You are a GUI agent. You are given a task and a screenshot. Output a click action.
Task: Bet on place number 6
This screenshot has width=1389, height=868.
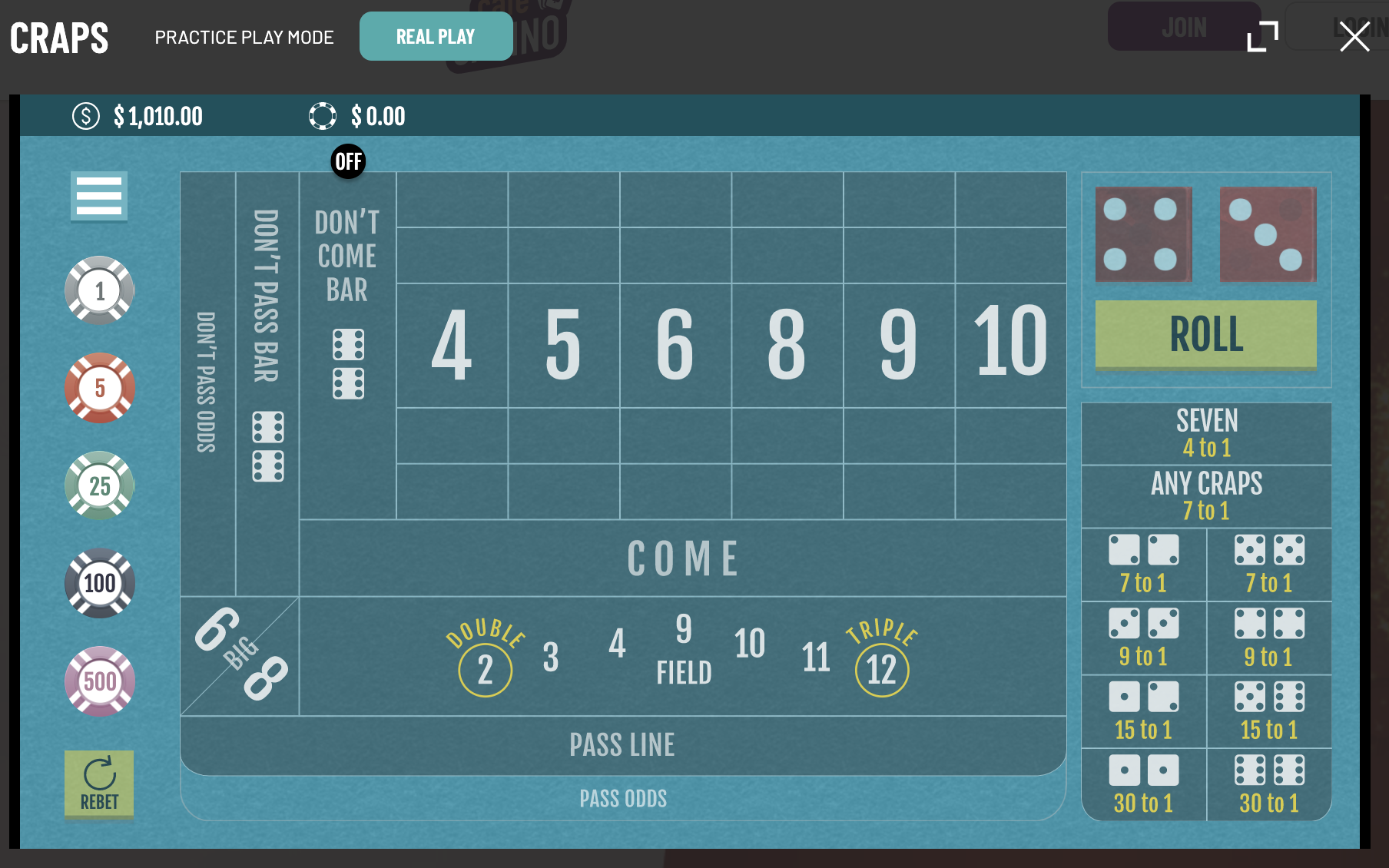click(675, 345)
